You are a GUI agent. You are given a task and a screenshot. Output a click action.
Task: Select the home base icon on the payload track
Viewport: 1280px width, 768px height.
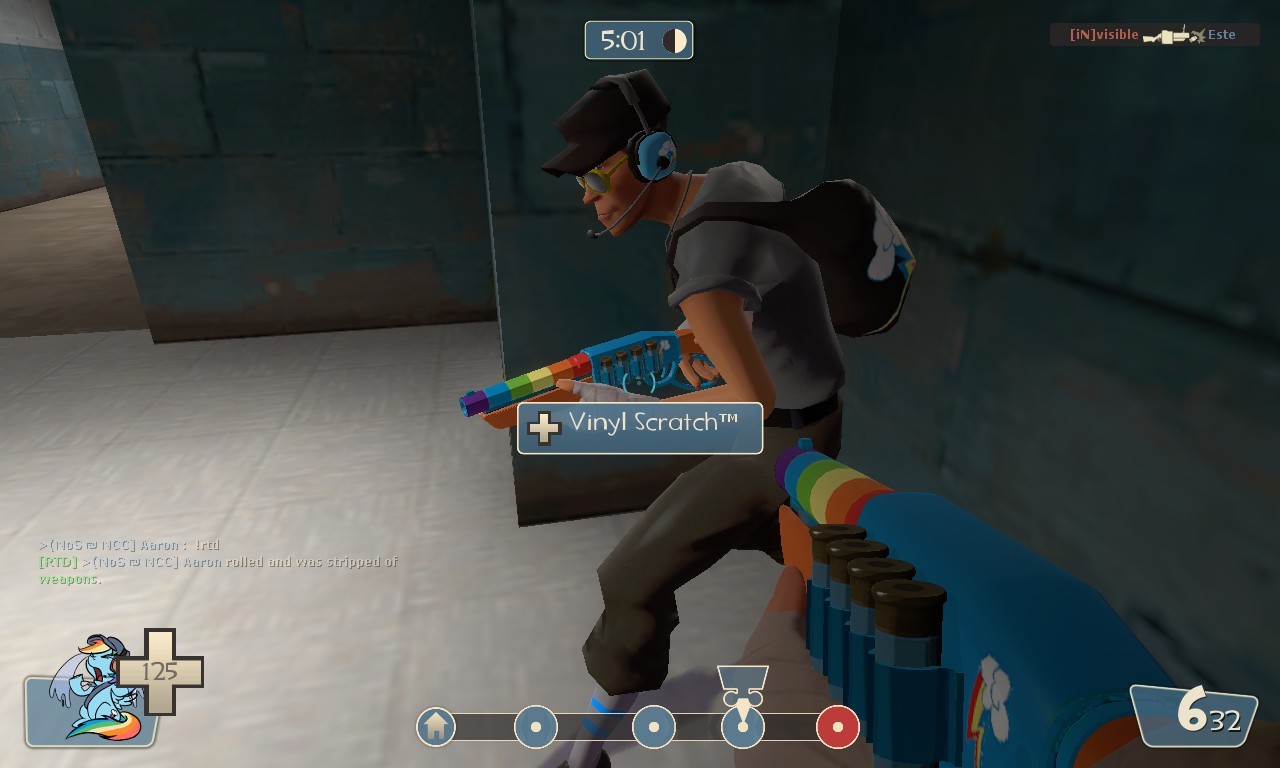coord(435,727)
